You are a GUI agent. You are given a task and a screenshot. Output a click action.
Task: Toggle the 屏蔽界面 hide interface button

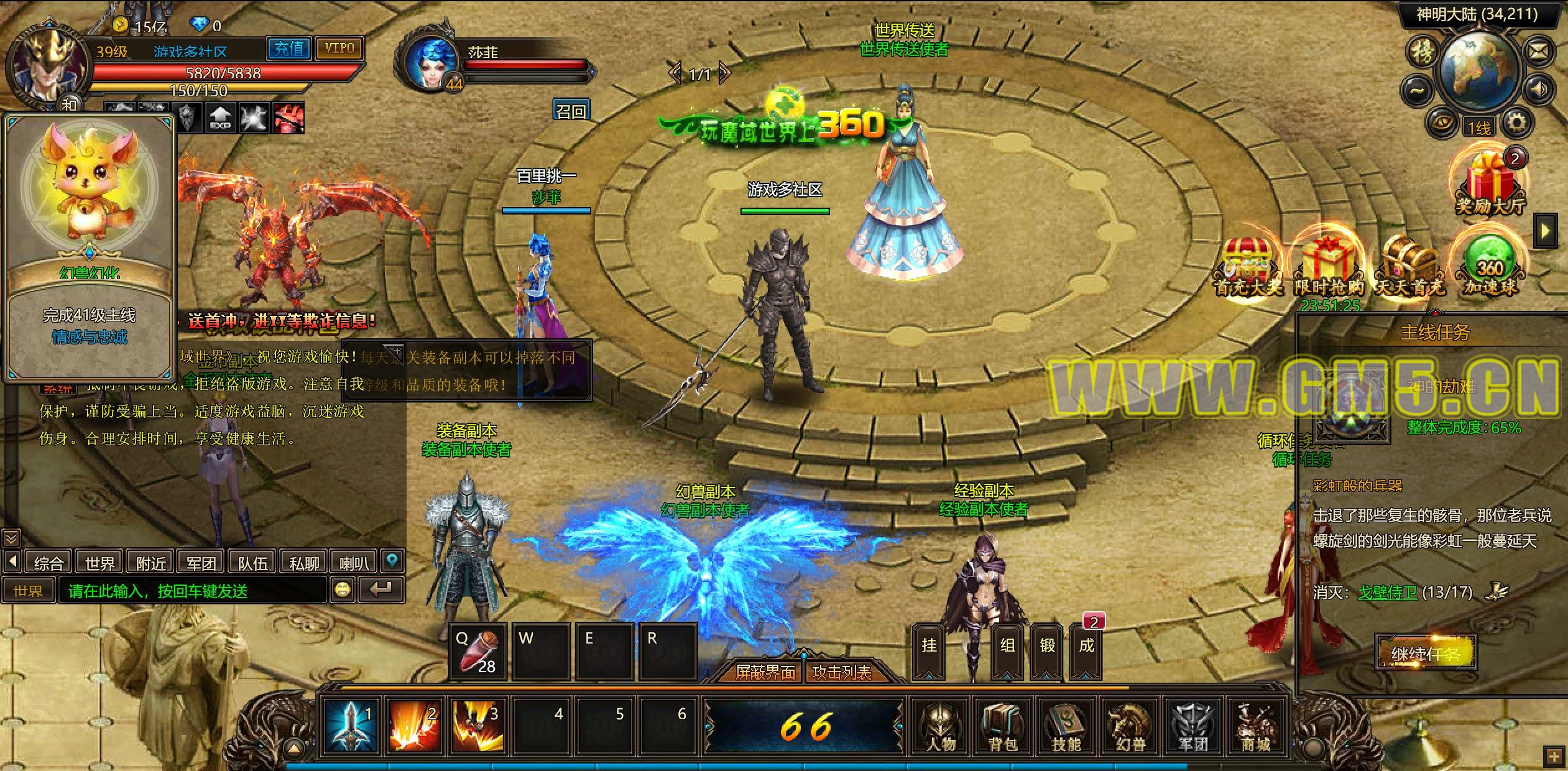tap(765, 672)
